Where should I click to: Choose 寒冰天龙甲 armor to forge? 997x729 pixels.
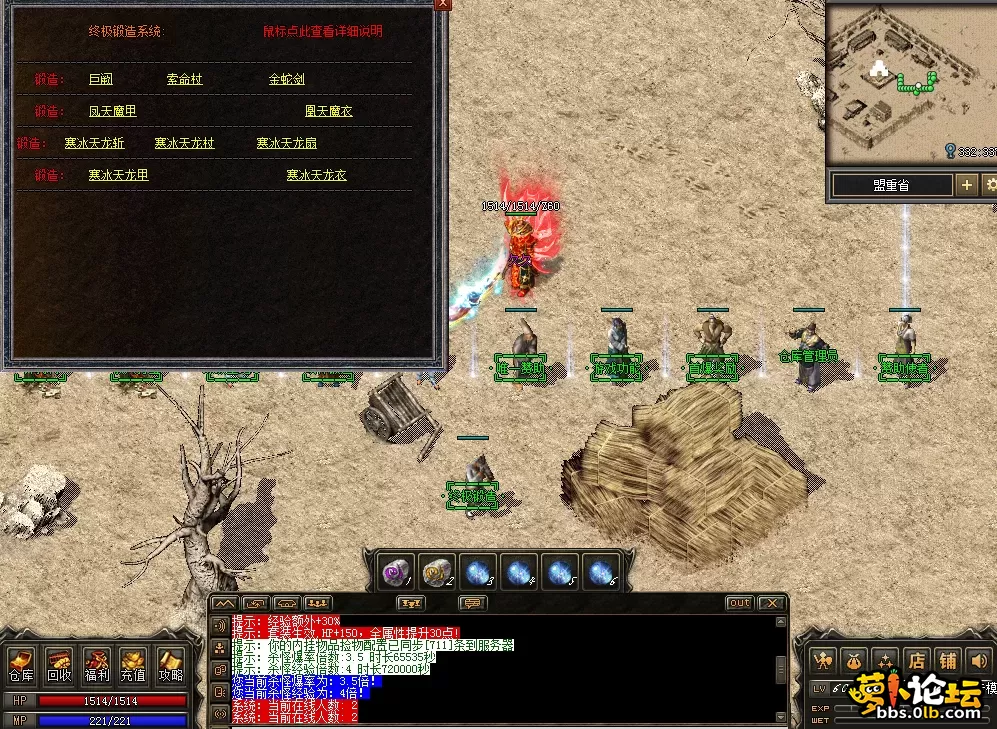118,175
